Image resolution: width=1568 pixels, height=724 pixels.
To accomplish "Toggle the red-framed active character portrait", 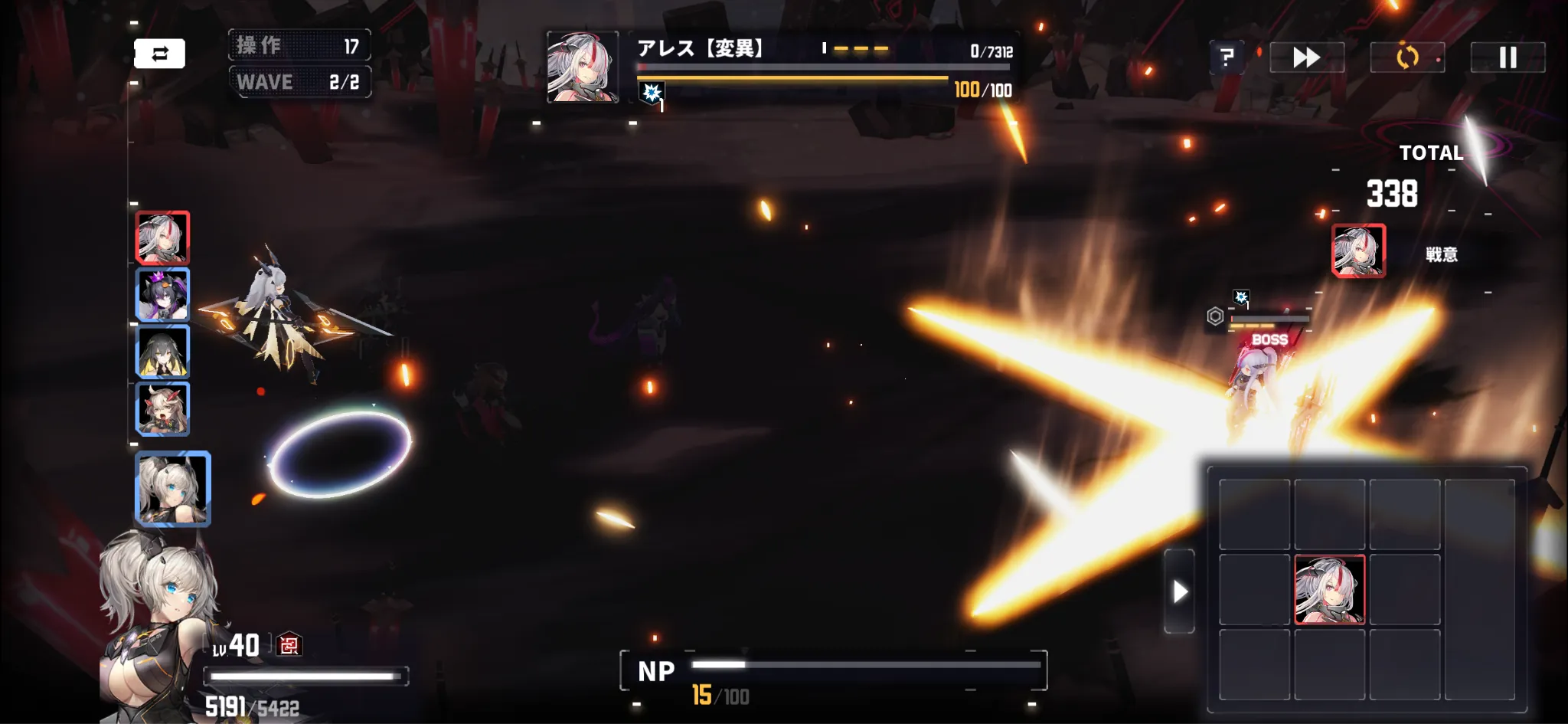I will click(x=162, y=238).
